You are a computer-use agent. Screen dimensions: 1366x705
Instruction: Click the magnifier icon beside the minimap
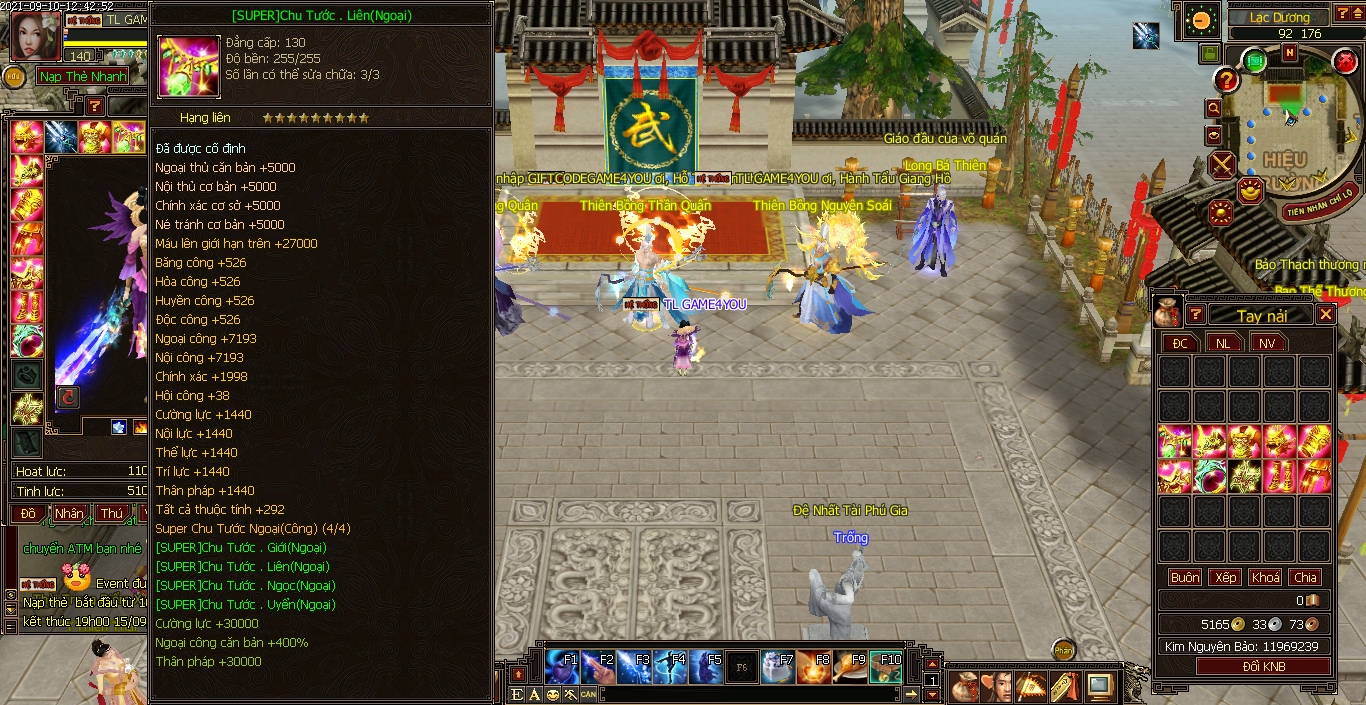click(x=1213, y=108)
